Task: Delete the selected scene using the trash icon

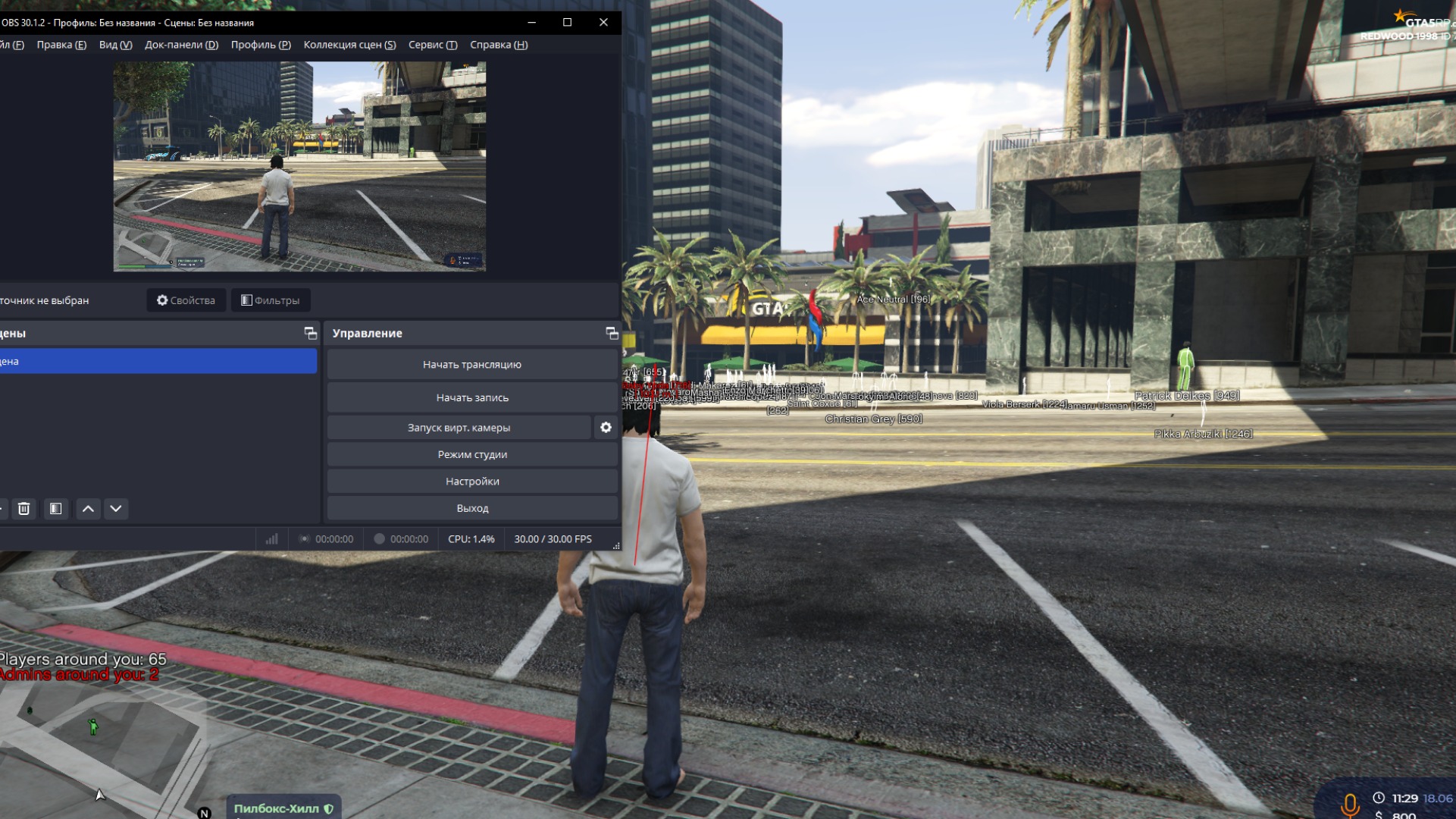Action: (x=23, y=509)
